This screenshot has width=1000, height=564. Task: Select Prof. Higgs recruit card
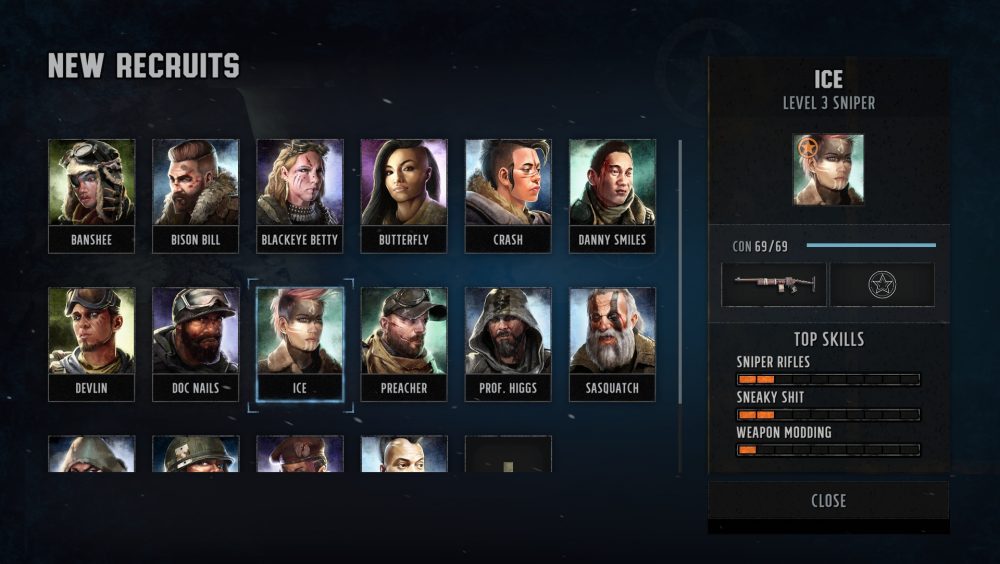pyautogui.click(x=508, y=343)
